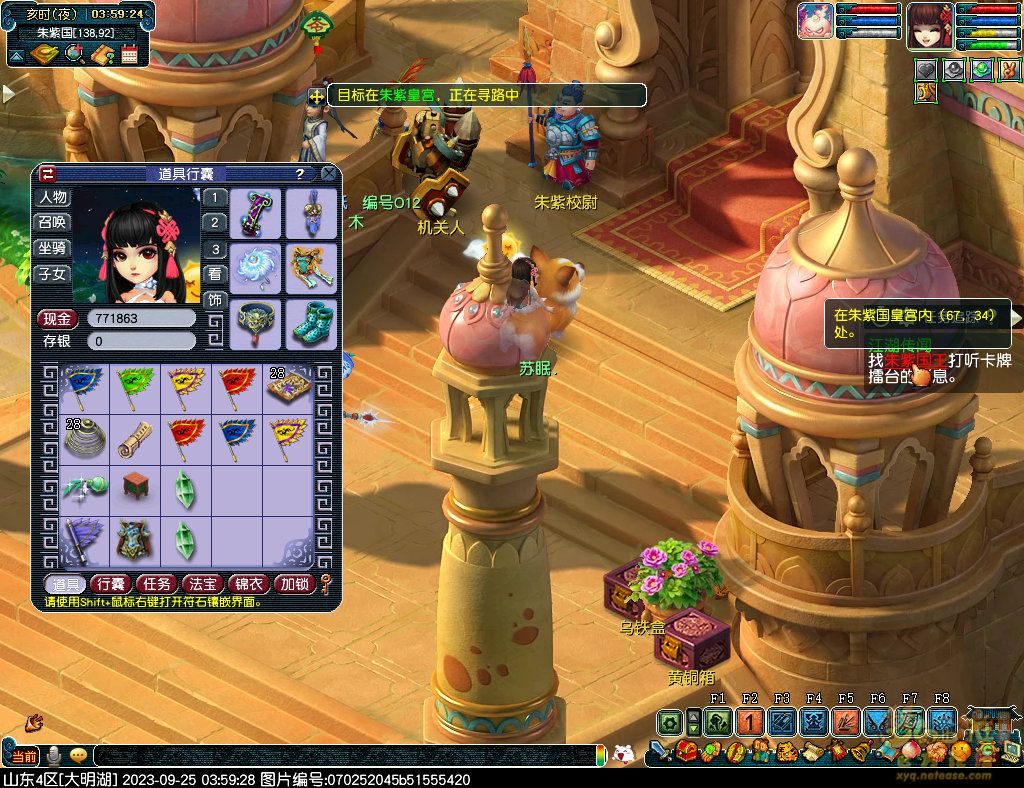The height and width of the screenshot is (788, 1024).
Task: Show the 法宝 tab
Action: coord(203,584)
